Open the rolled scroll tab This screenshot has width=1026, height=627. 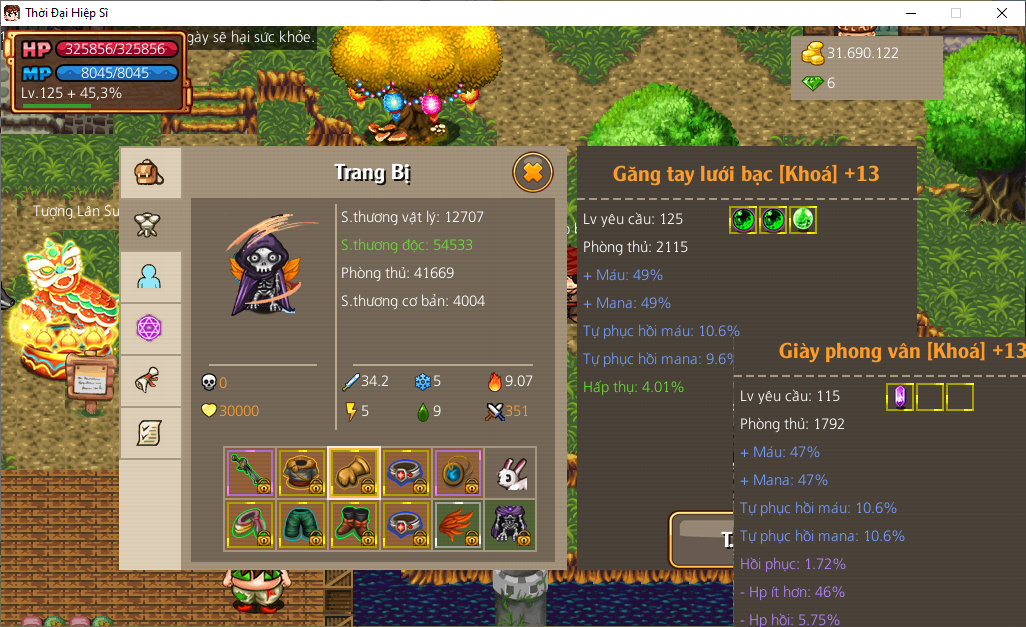(x=150, y=381)
